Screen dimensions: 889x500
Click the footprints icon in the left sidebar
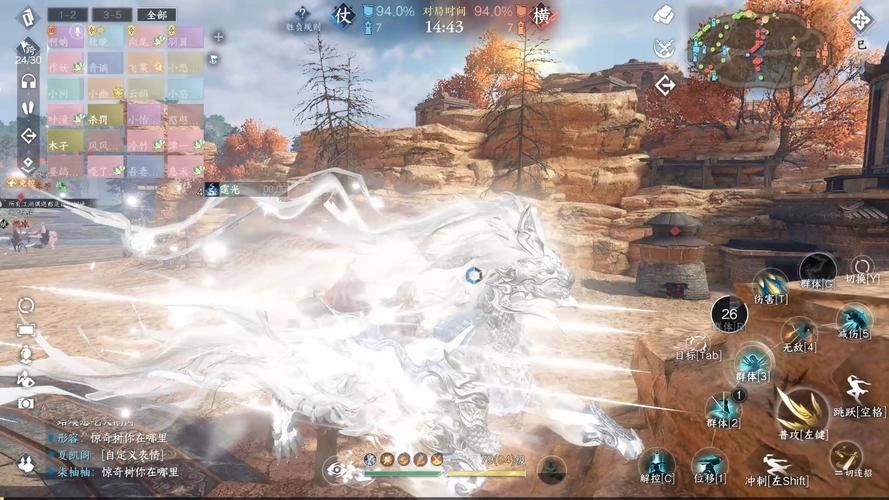click(x=28, y=109)
